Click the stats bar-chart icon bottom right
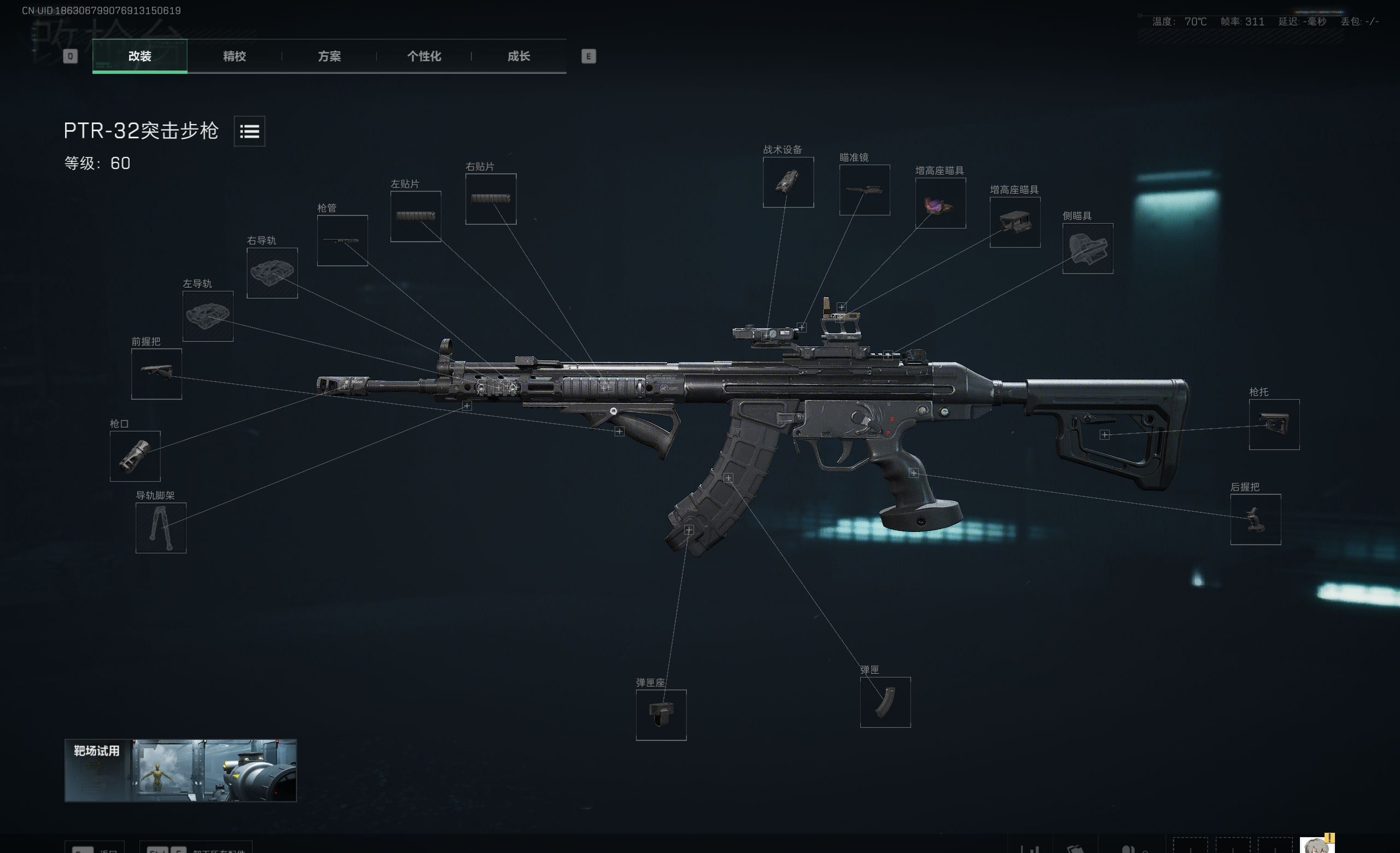The height and width of the screenshot is (853, 1400). 1031,848
